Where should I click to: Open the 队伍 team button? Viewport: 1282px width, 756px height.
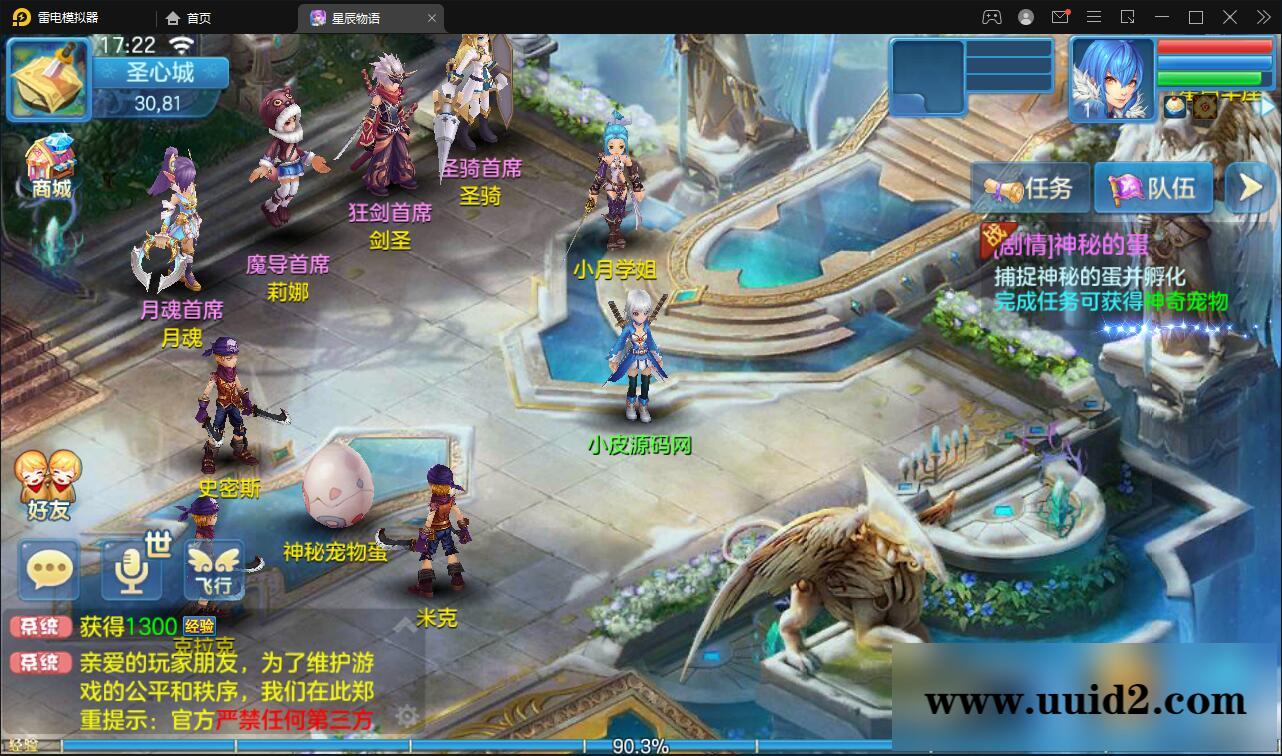1155,187
